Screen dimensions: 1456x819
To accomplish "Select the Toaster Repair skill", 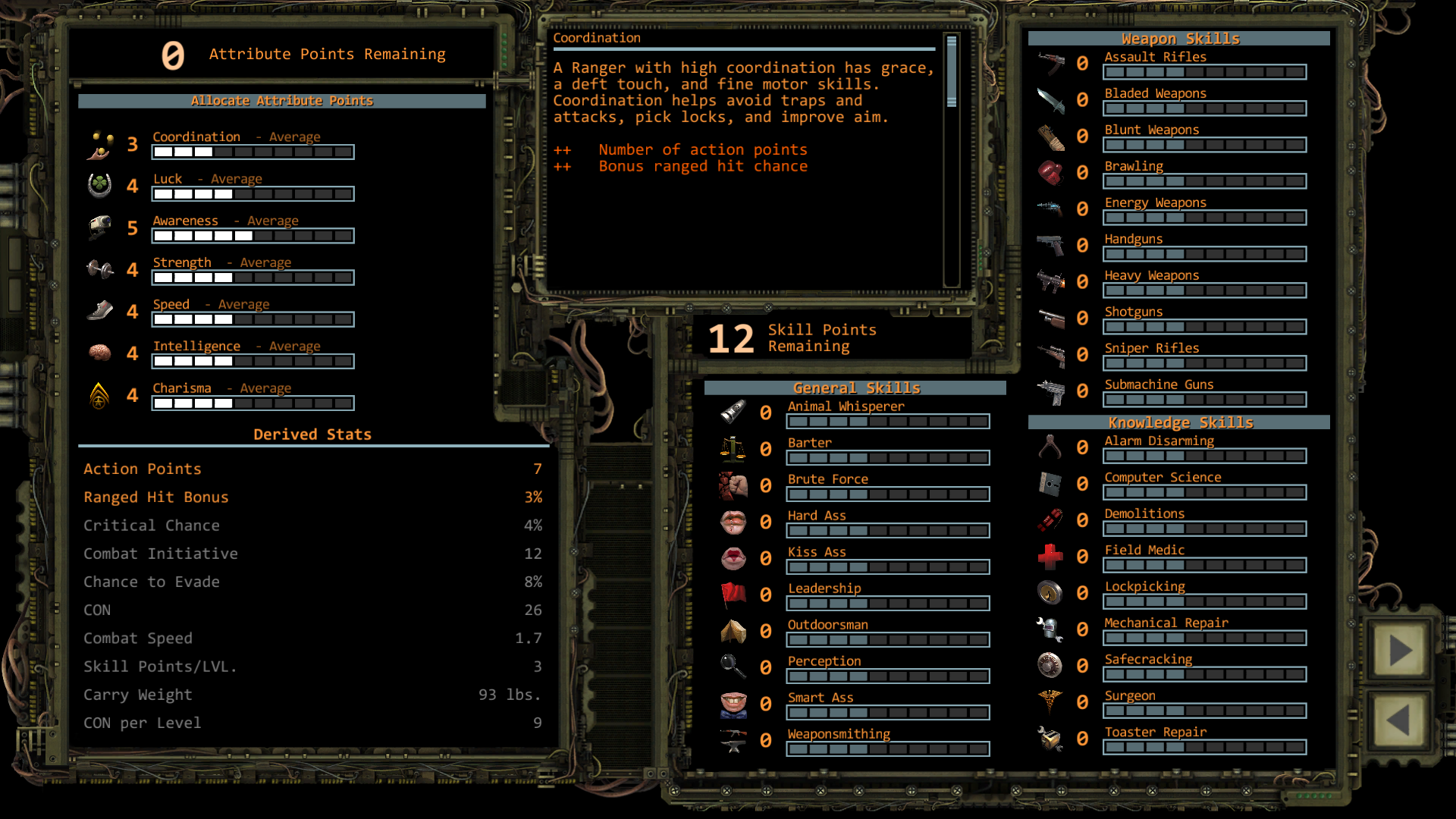I will pos(1155,732).
